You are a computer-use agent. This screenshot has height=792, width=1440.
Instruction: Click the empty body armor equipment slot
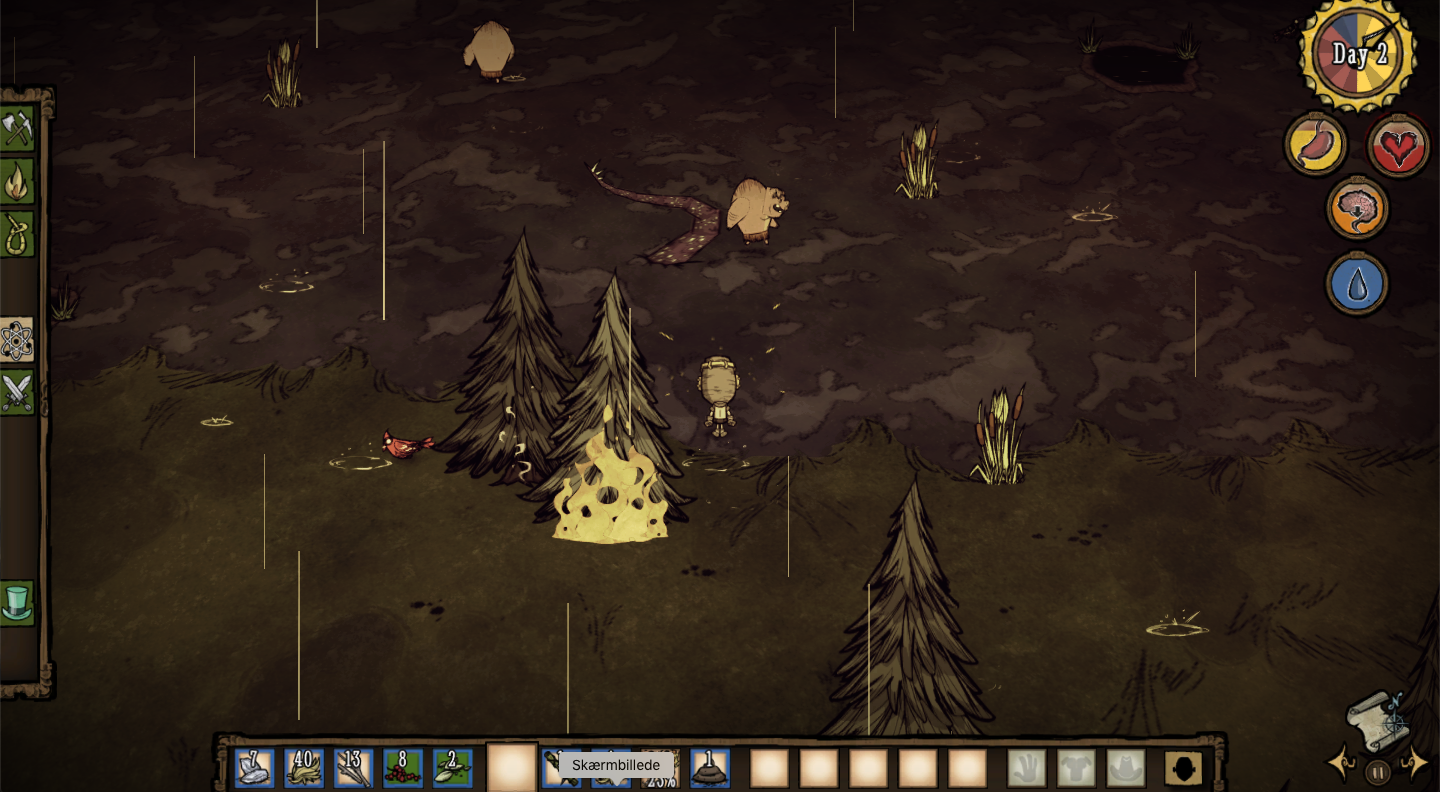point(1077,768)
